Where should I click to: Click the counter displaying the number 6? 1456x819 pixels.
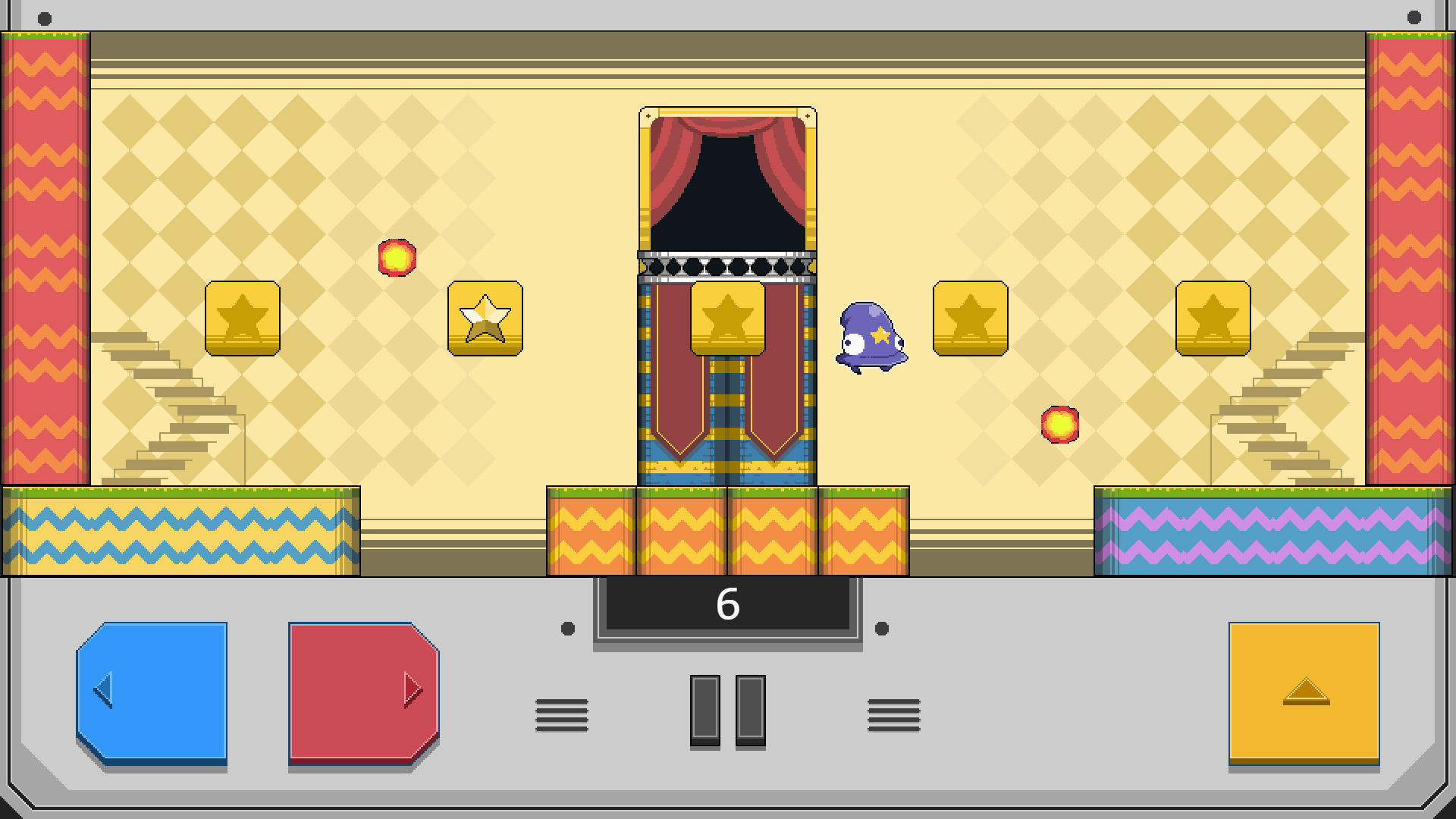pyautogui.click(x=726, y=604)
